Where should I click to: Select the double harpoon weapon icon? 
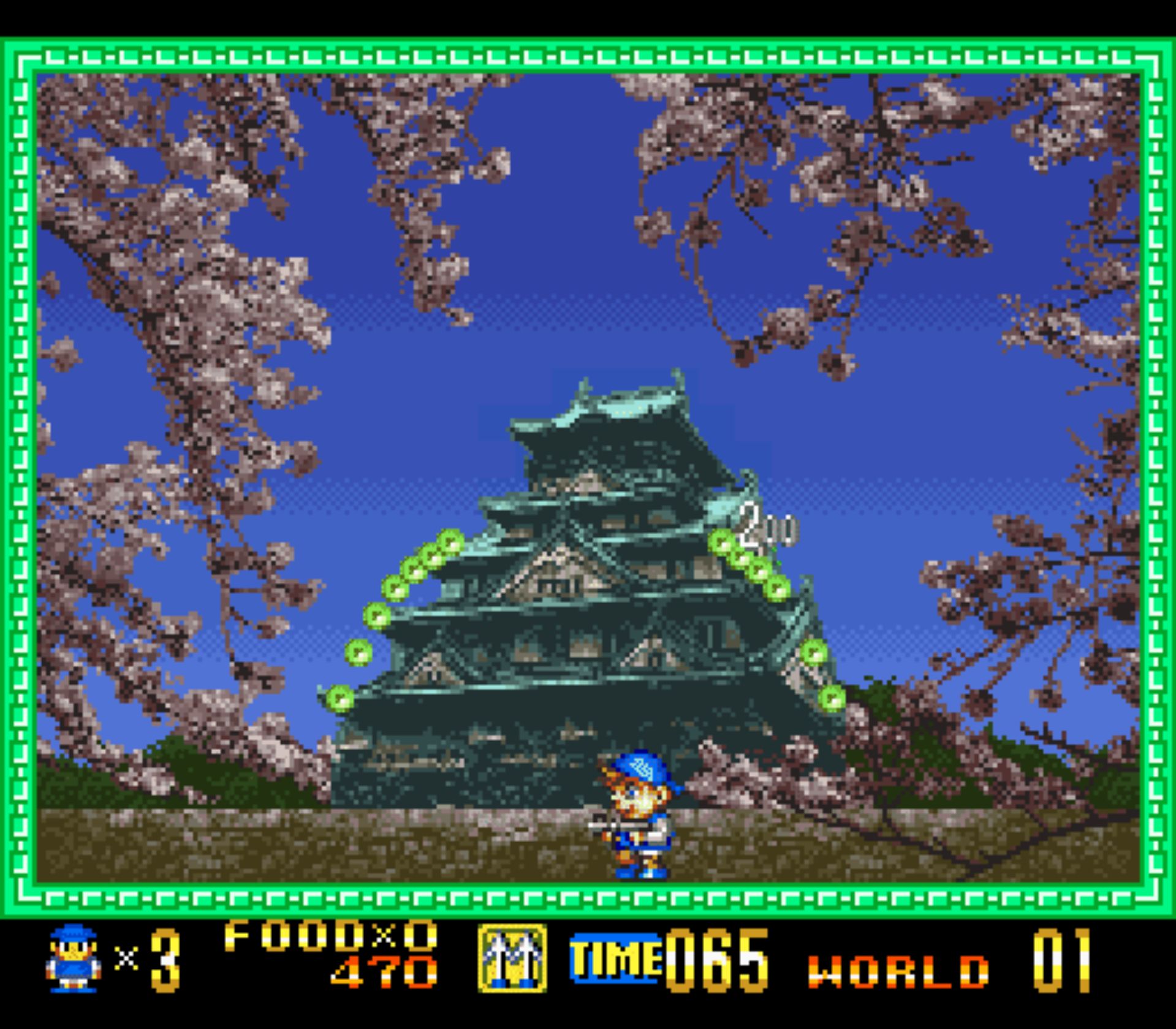tap(512, 959)
